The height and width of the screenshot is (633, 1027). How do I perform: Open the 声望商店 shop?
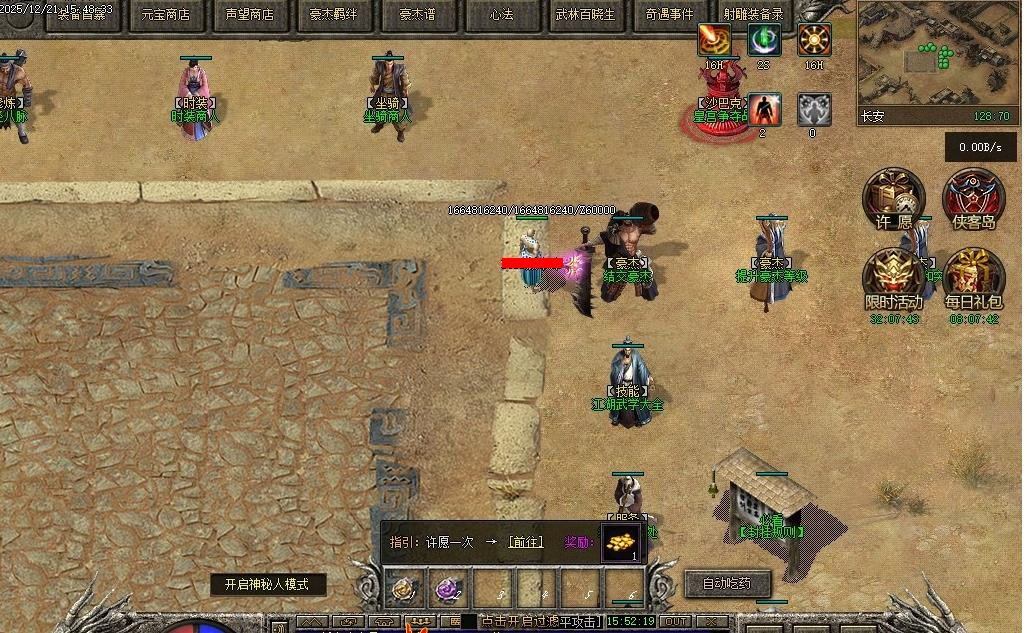[249, 15]
